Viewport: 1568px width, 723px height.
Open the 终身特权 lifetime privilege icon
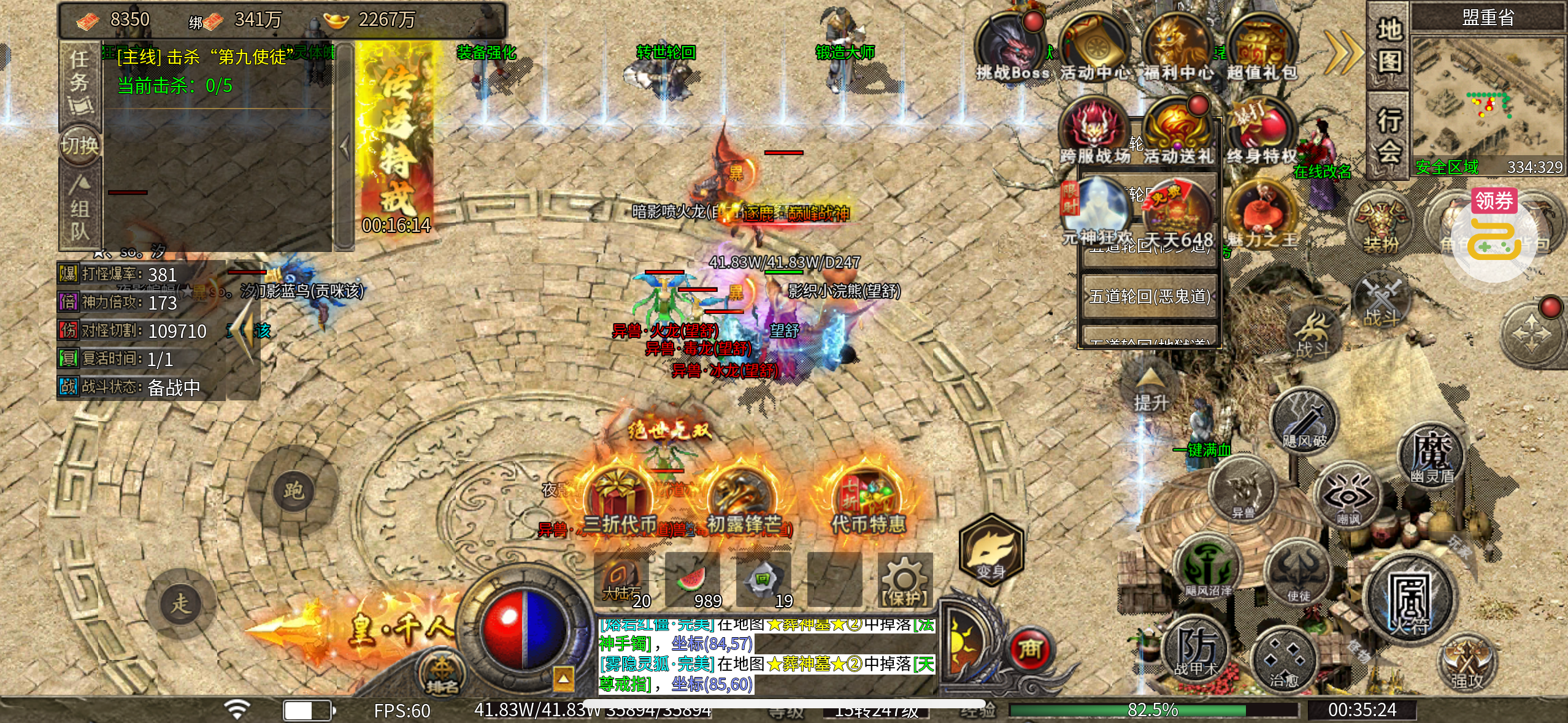1261,132
